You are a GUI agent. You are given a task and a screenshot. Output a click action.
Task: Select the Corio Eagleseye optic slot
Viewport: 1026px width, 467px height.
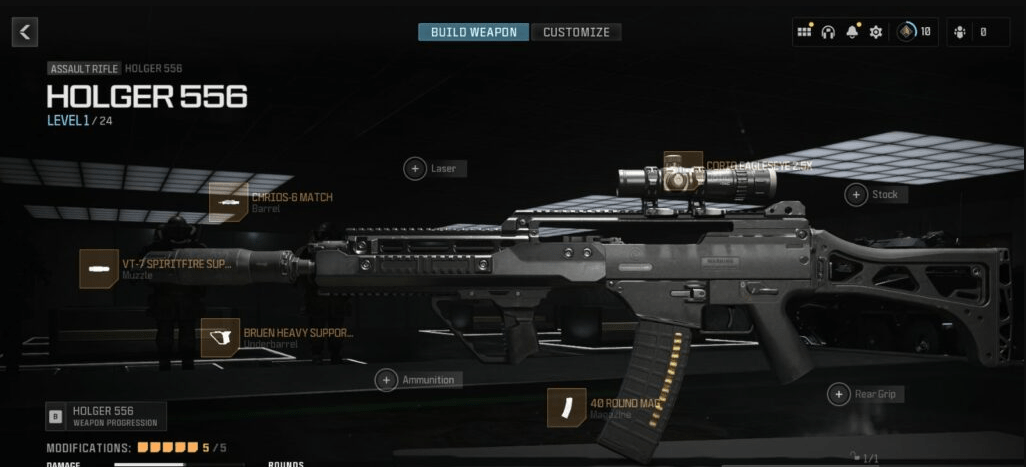click(x=683, y=166)
